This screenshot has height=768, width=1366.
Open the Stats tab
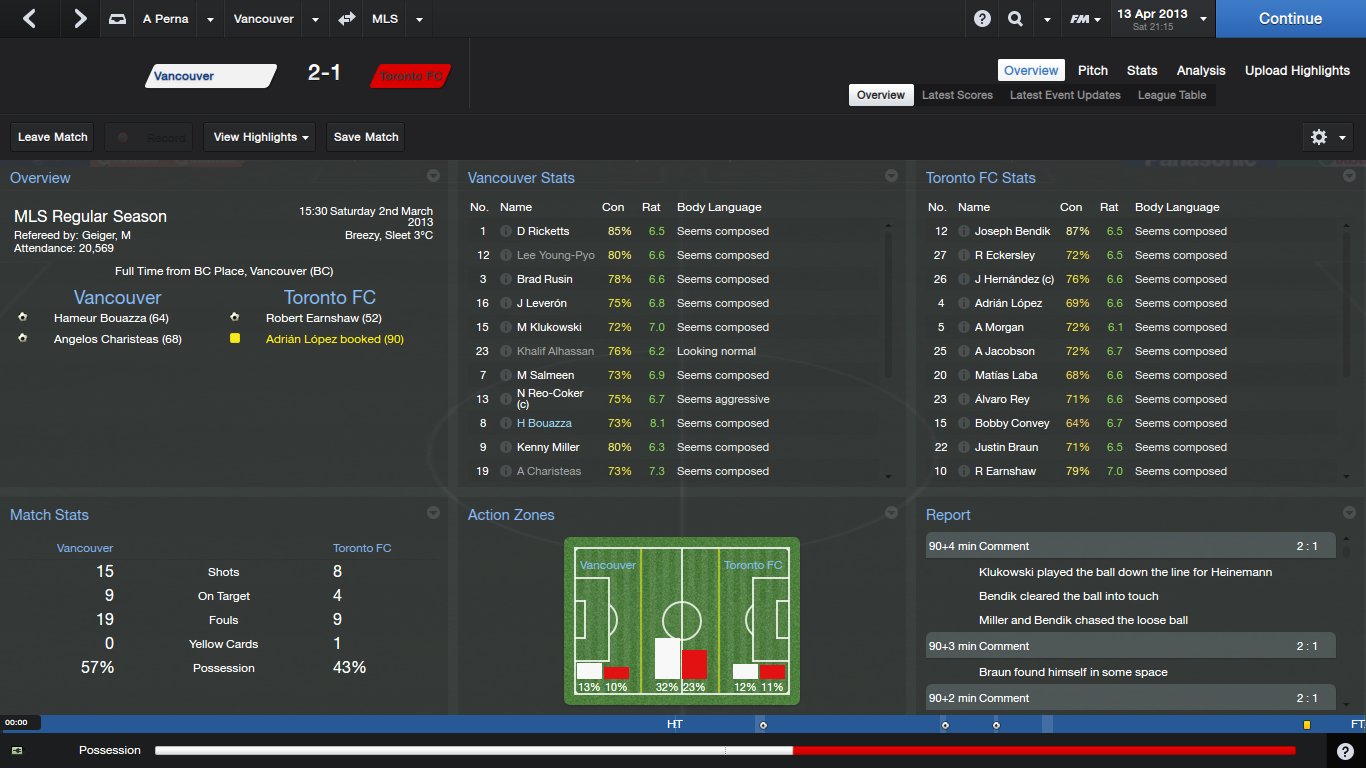[1142, 70]
